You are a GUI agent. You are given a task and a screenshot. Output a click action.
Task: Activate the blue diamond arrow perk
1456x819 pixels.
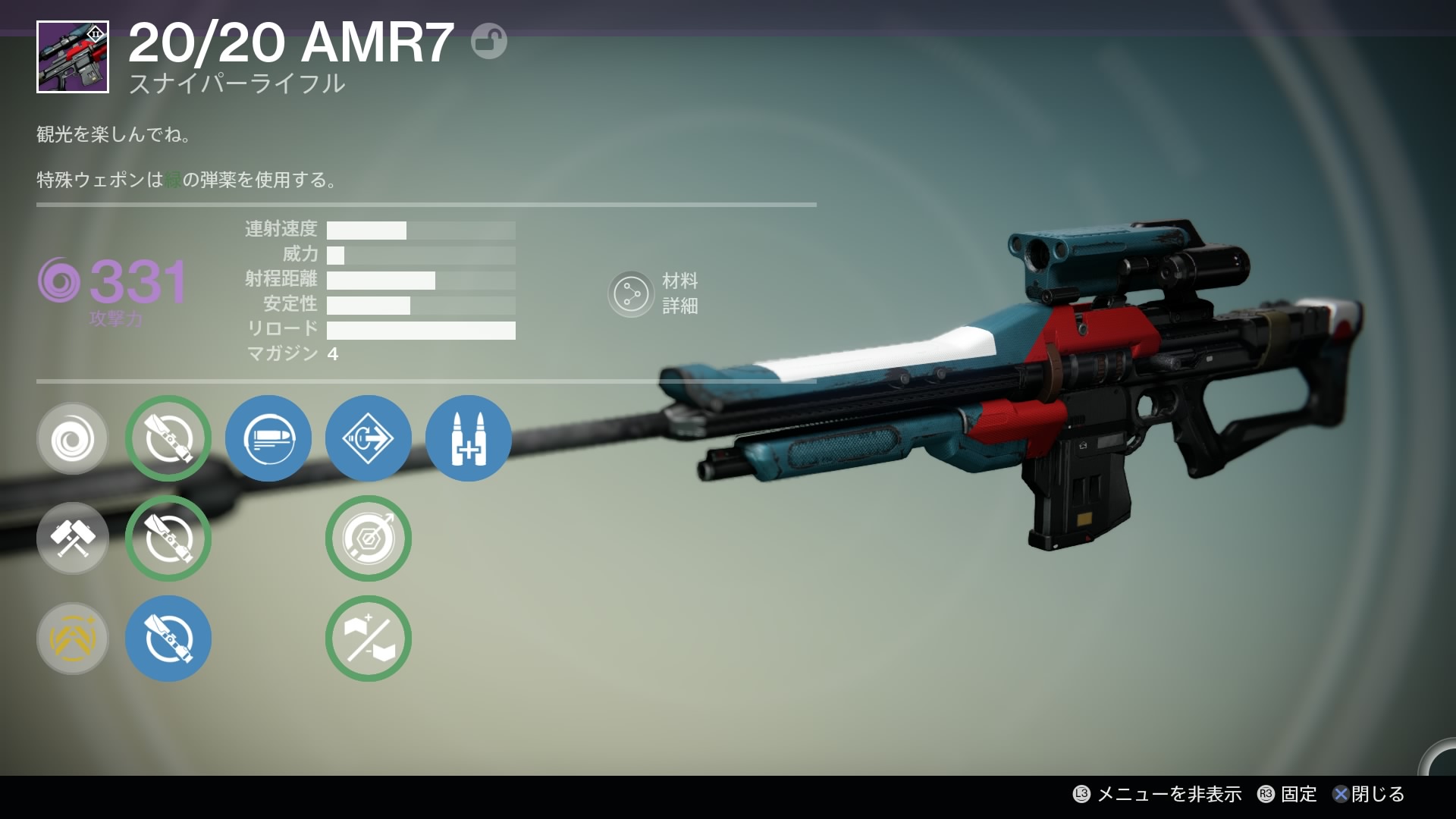(369, 438)
